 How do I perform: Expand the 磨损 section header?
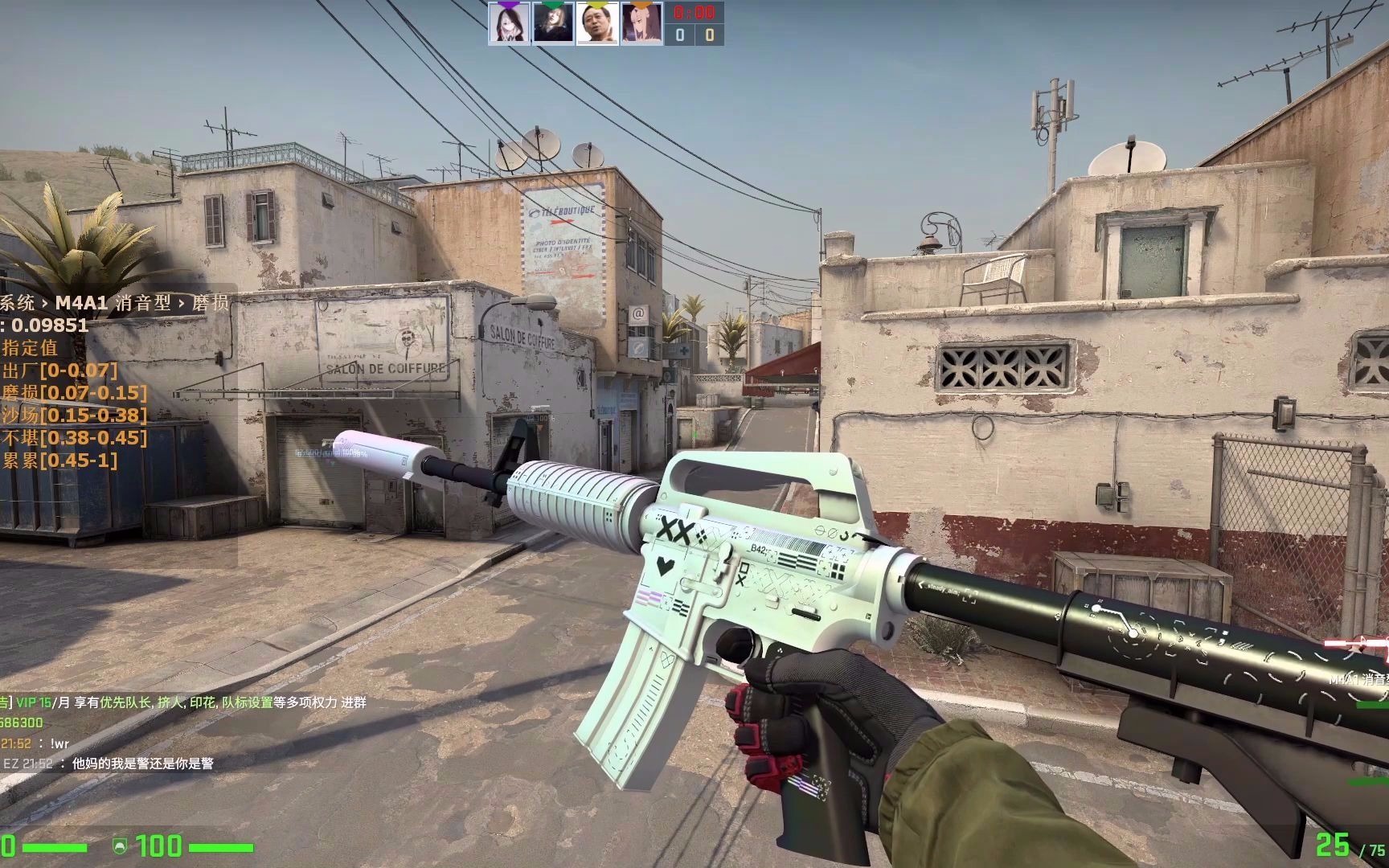(x=211, y=303)
